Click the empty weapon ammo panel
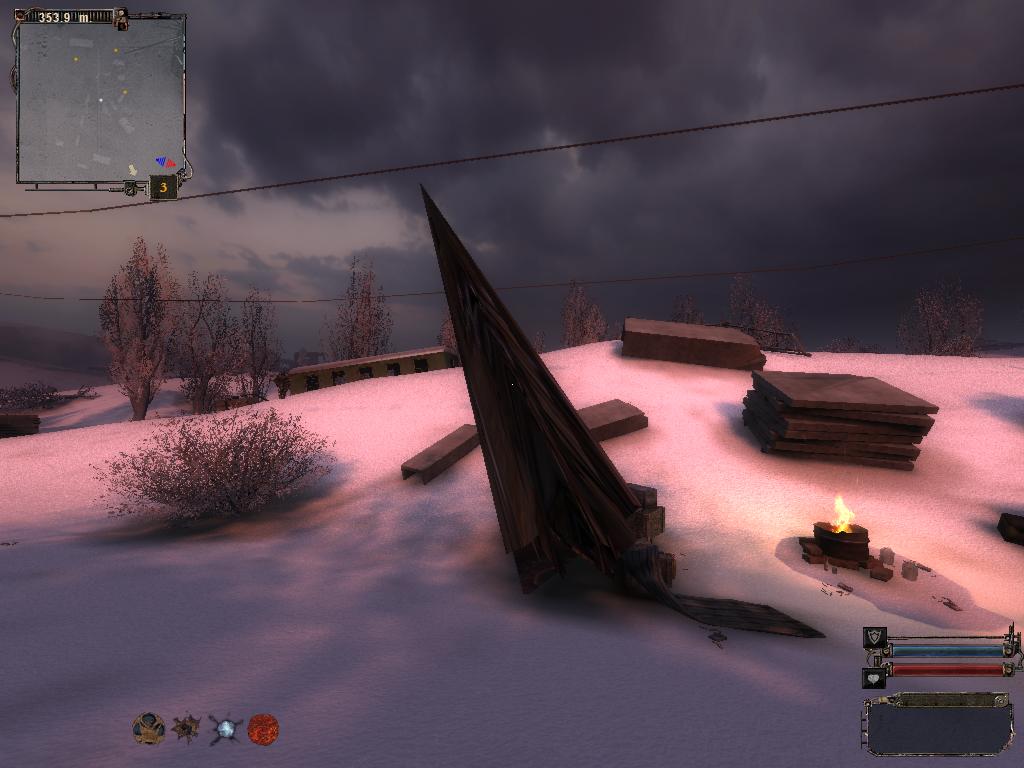 point(939,725)
